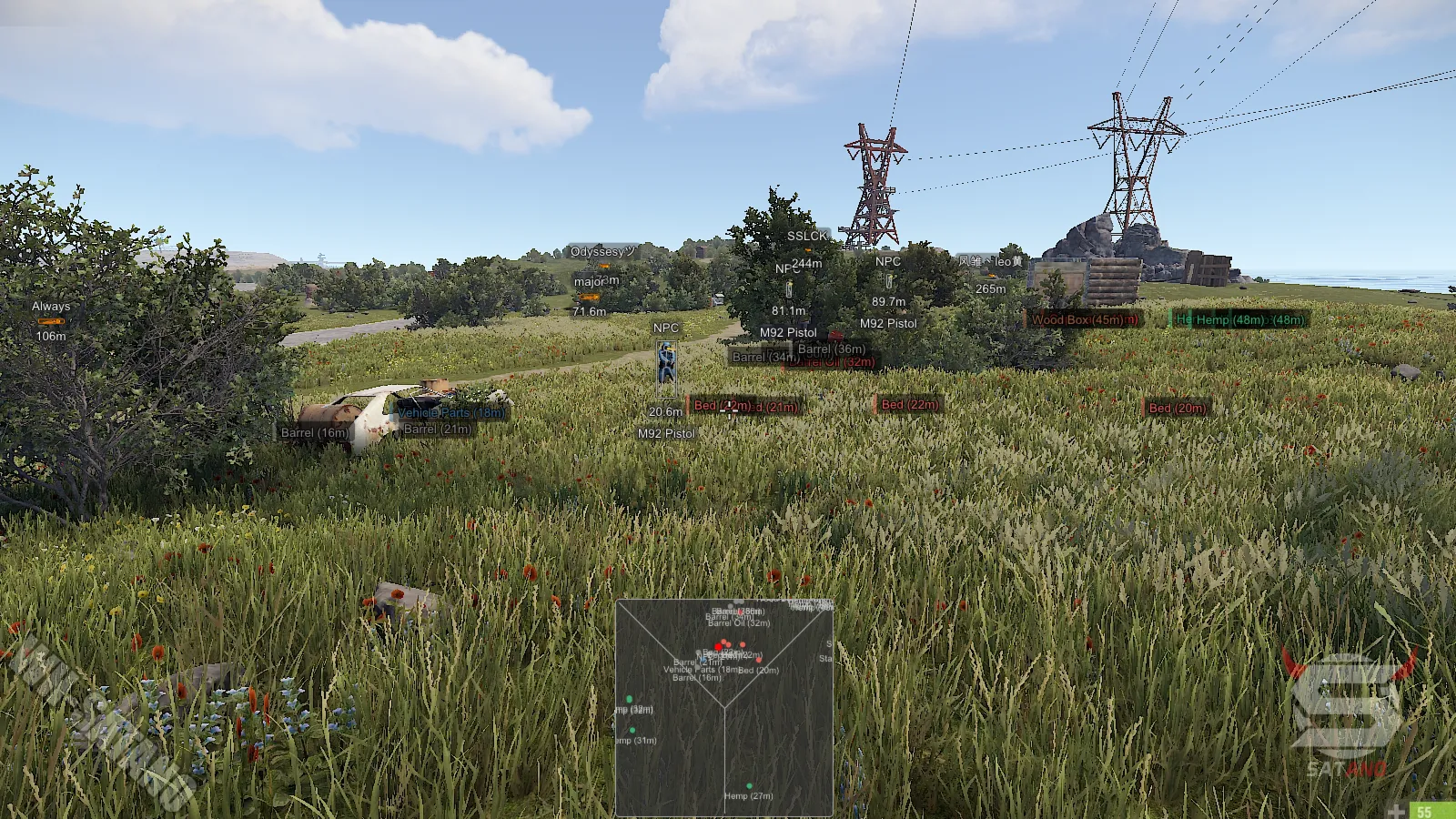Select the SSLCK player nametag

click(x=805, y=234)
